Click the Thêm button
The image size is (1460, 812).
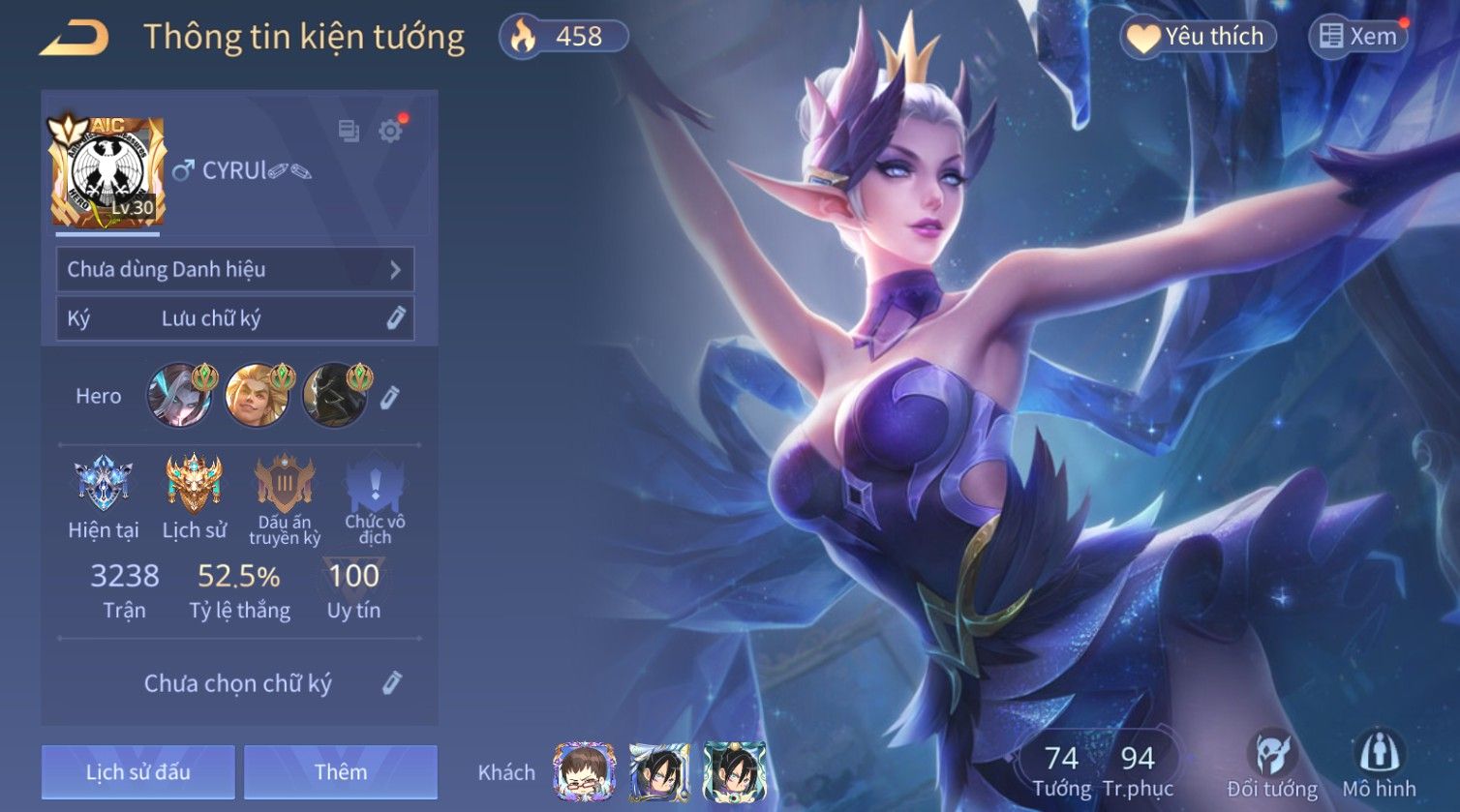pos(340,772)
